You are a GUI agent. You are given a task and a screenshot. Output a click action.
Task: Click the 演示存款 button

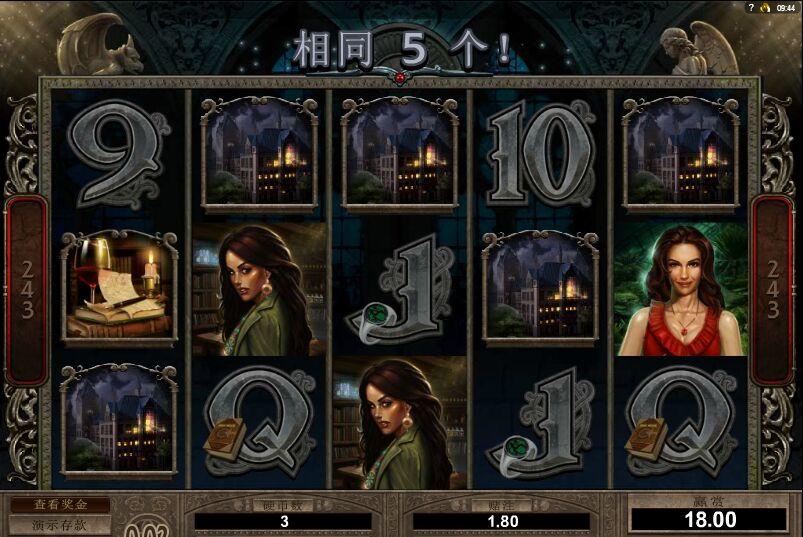tap(59, 524)
